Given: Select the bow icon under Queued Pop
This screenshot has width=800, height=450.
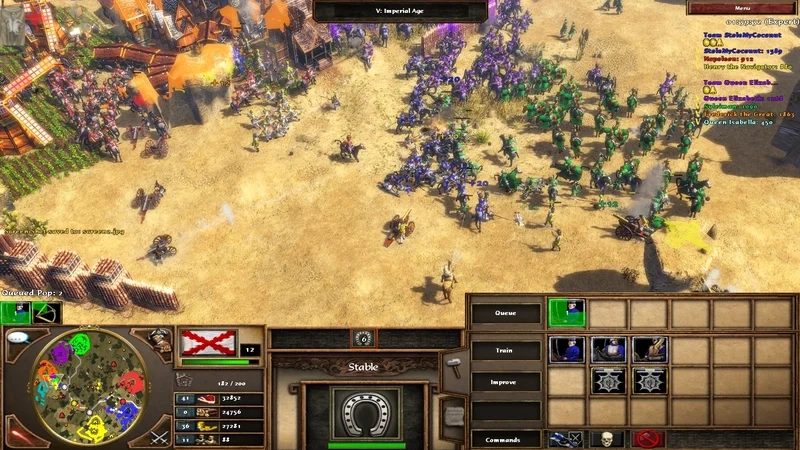Looking at the screenshot, I should 44,313.
